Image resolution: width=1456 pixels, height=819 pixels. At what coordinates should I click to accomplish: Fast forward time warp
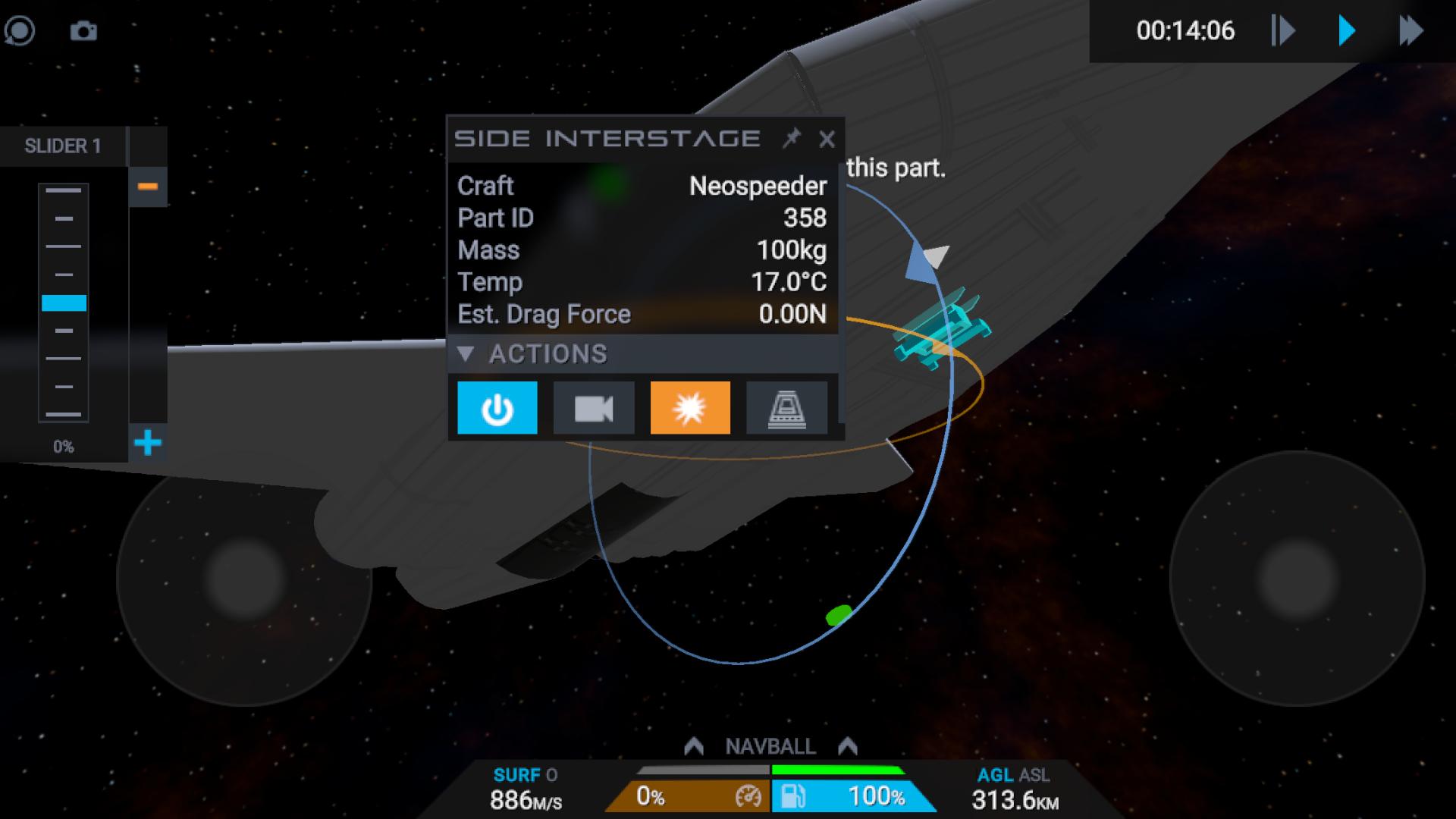tap(1410, 31)
